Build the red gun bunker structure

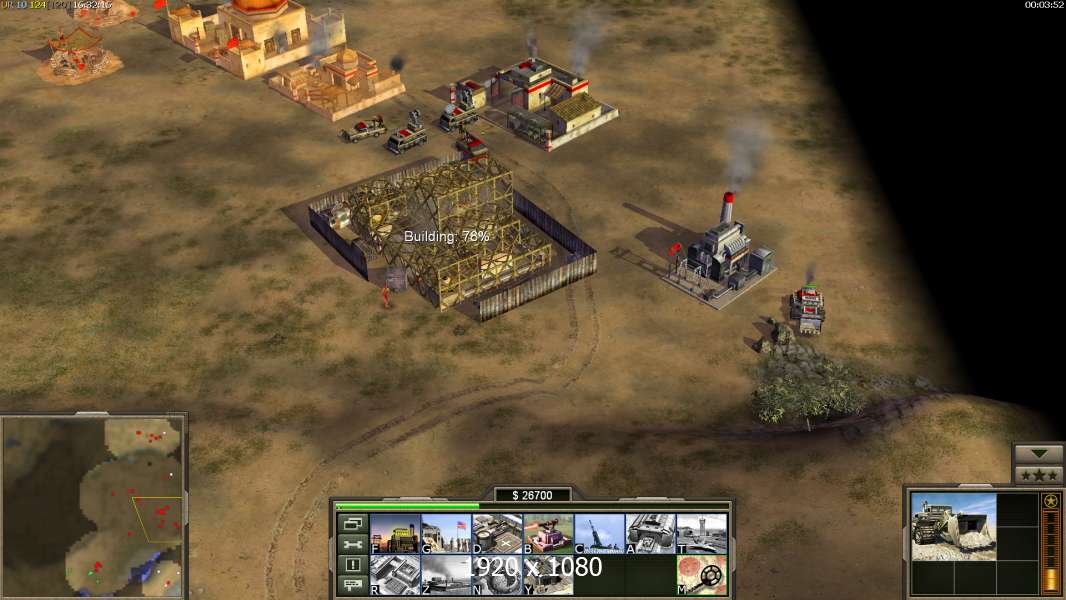(x=548, y=534)
